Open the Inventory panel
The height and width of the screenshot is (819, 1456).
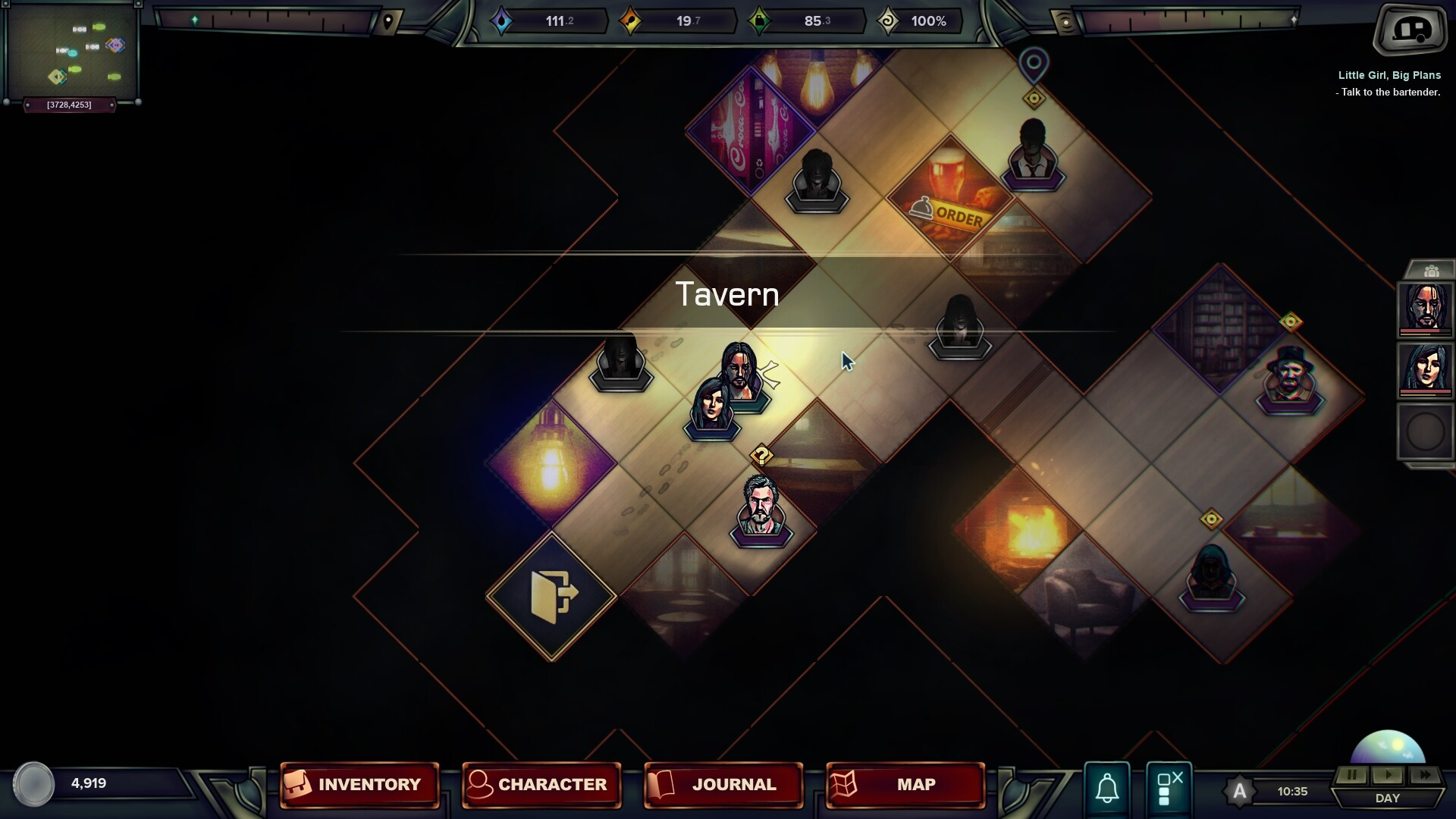click(x=359, y=784)
